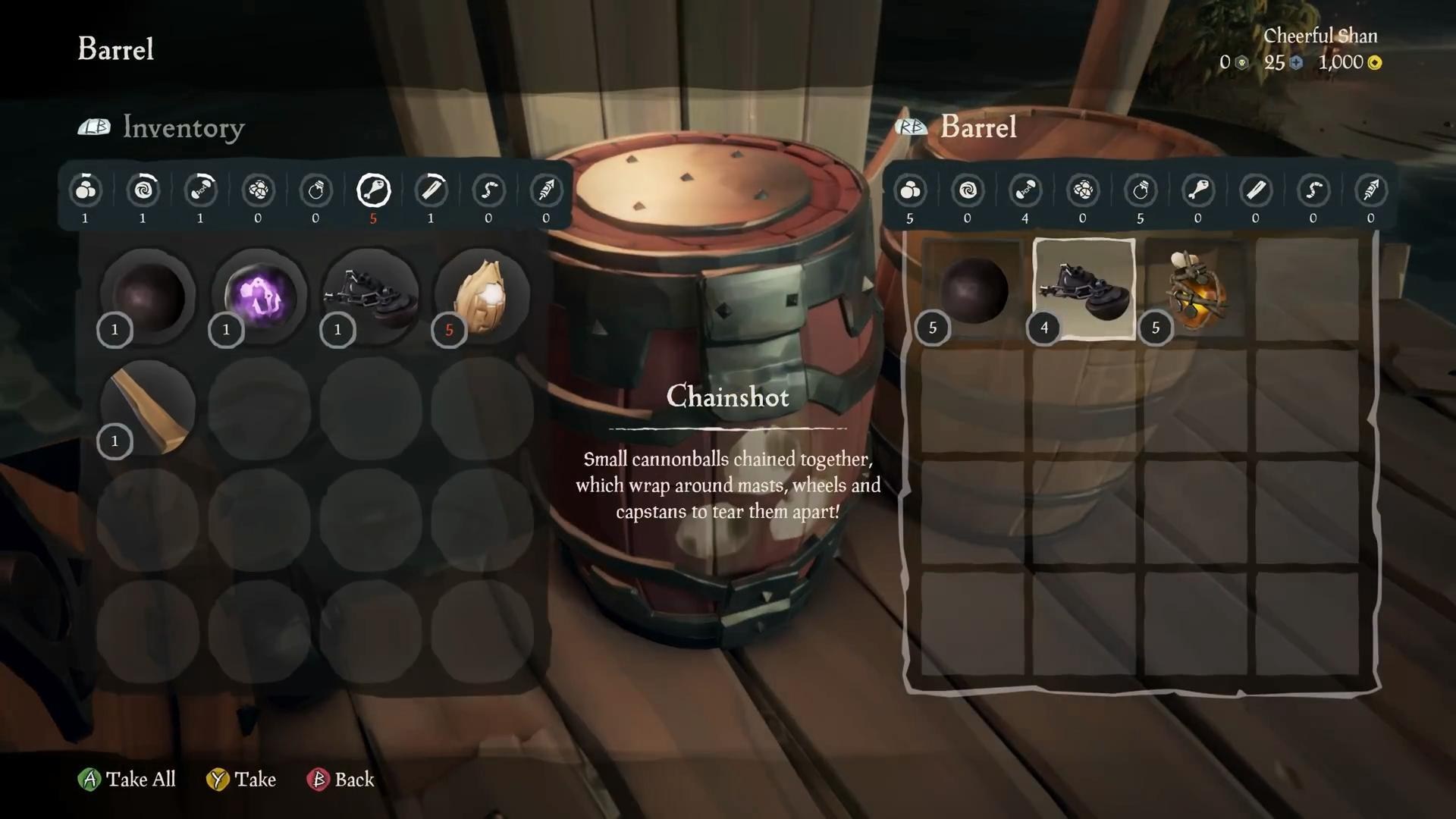Pick the purple cursed cannonball slot
Viewport: 1456px width, 819px height.
tap(259, 297)
